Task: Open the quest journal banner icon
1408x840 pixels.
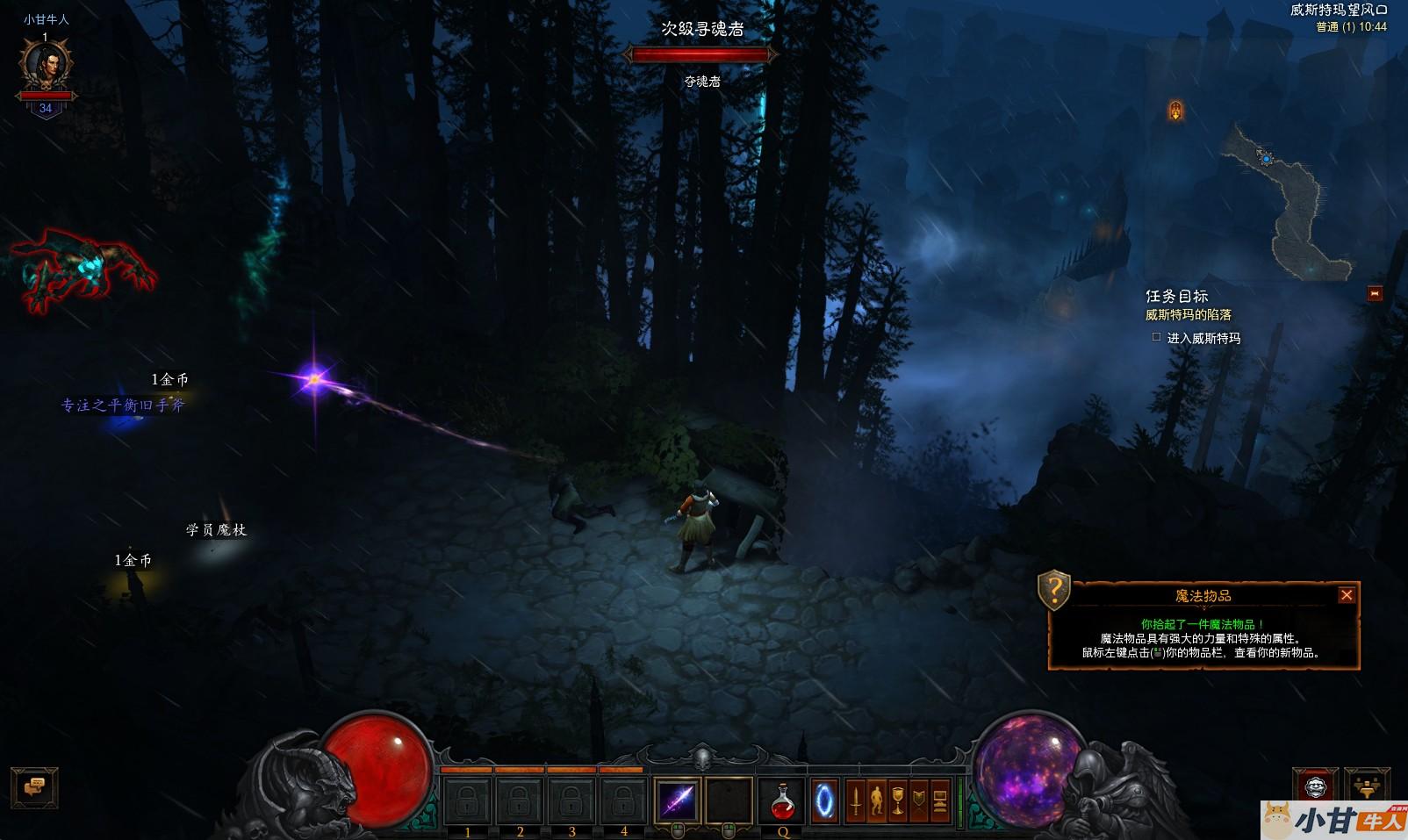Action: point(918,801)
